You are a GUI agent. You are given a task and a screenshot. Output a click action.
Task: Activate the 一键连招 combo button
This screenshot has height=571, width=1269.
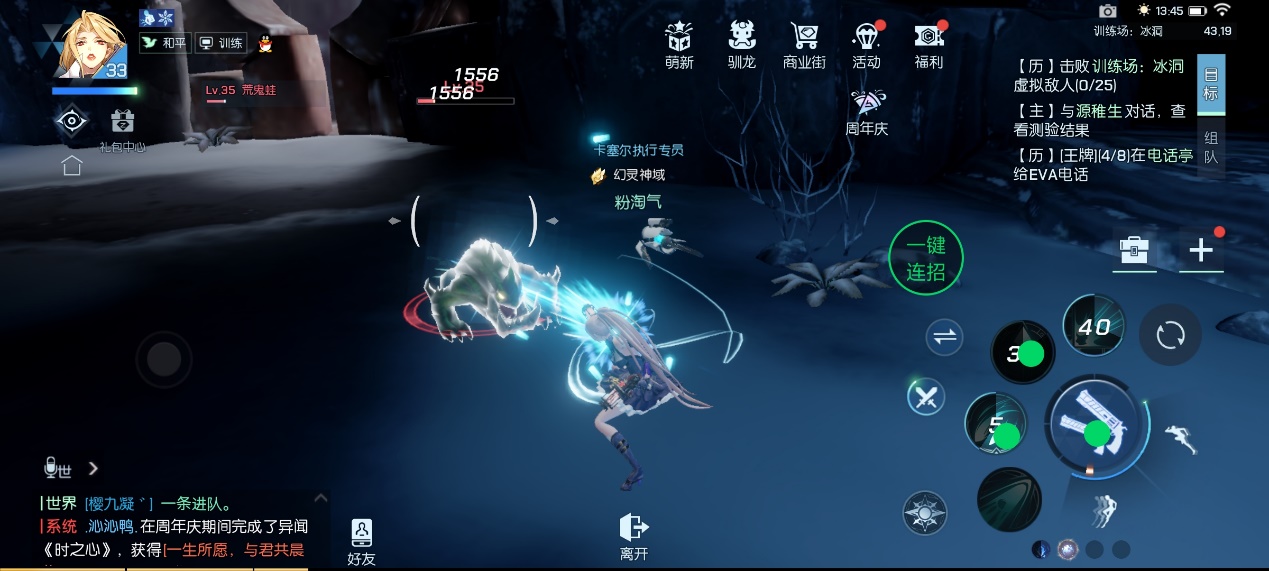[x=926, y=259]
